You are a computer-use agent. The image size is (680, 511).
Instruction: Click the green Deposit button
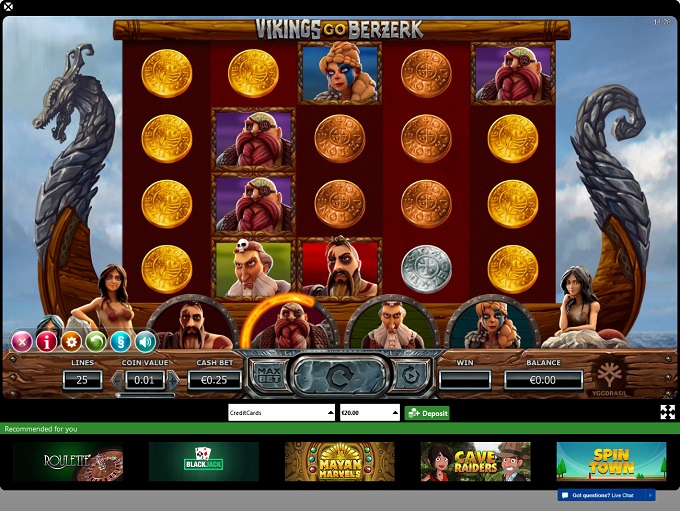[427, 412]
